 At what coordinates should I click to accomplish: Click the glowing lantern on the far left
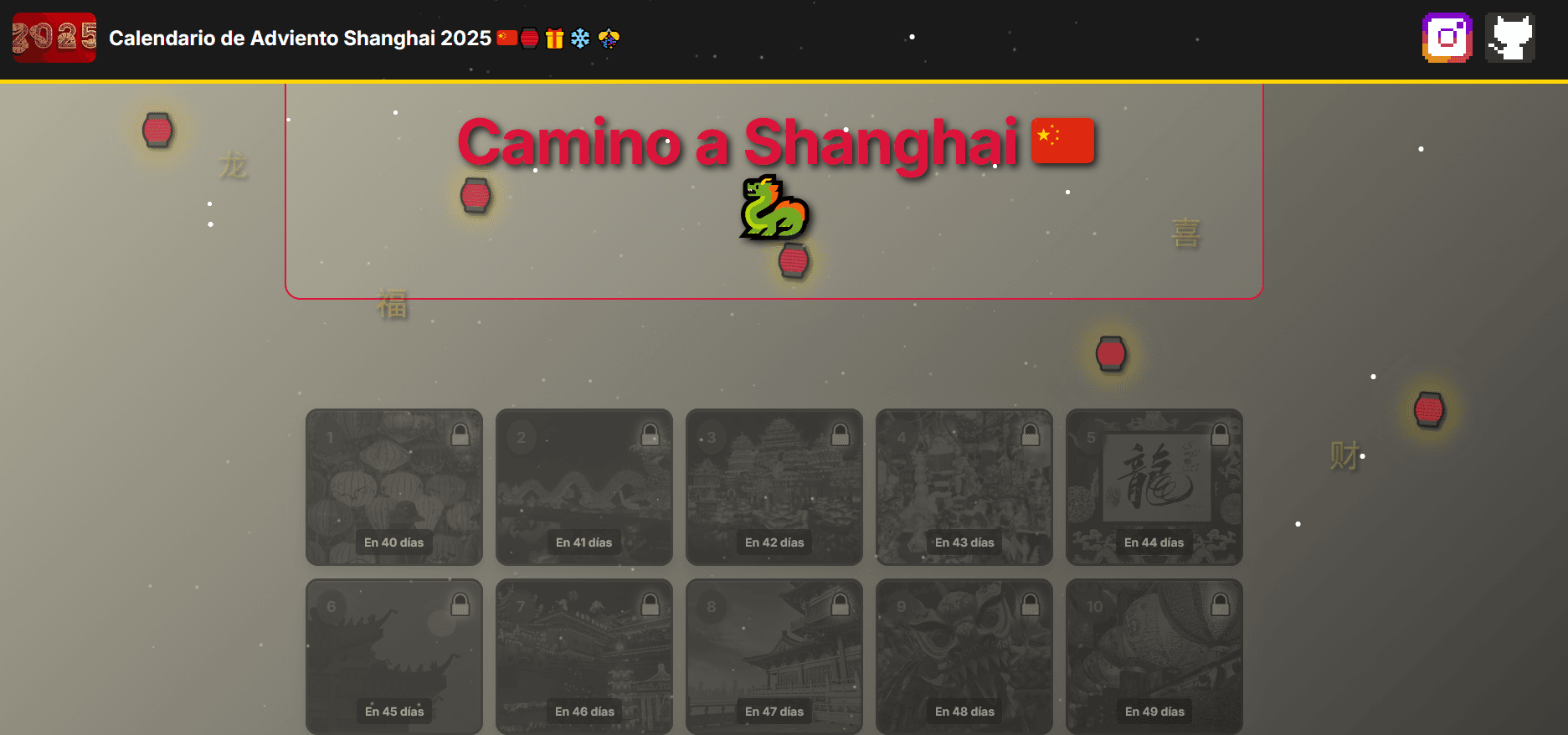[x=157, y=131]
